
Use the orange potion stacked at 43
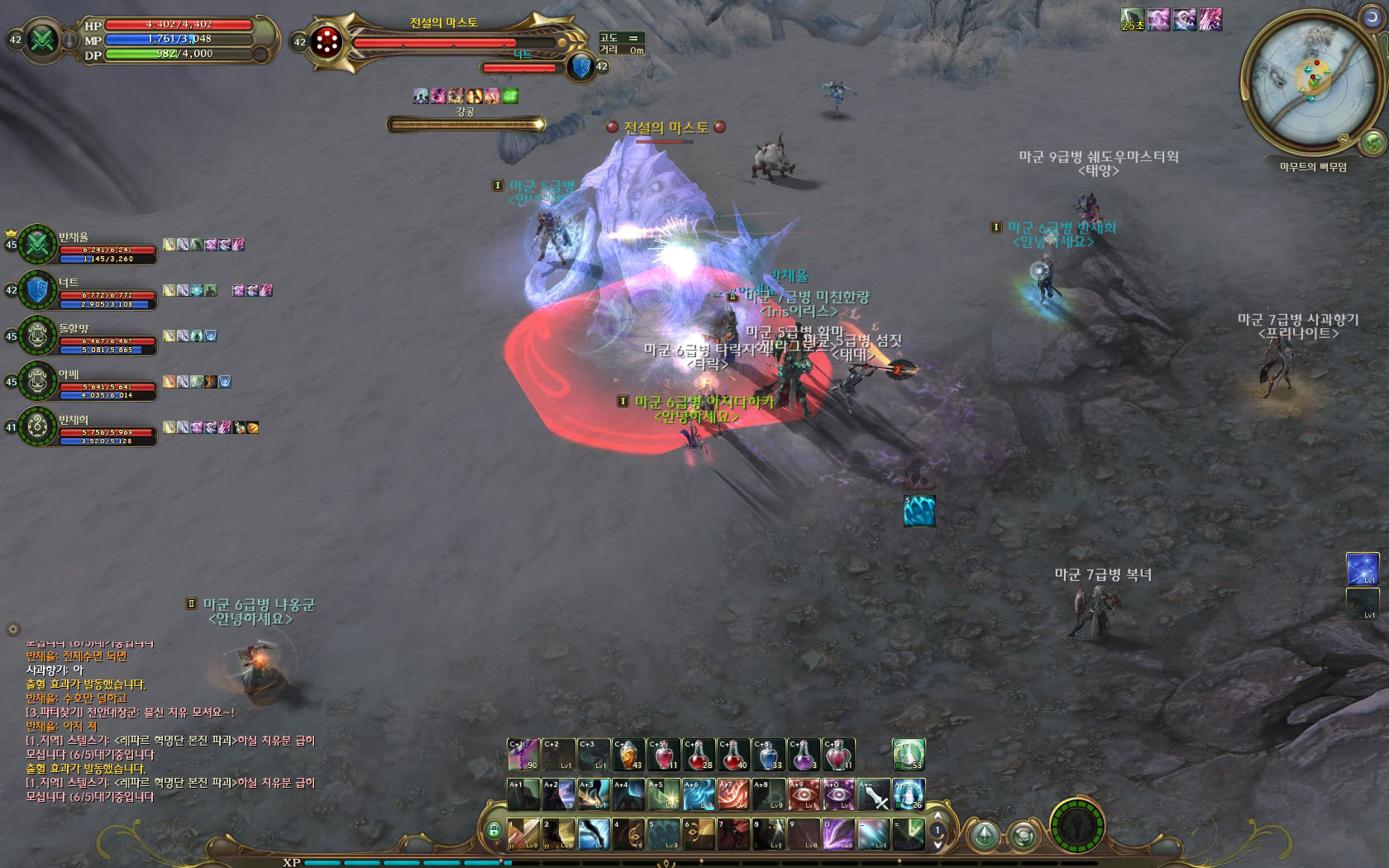click(628, 755)
